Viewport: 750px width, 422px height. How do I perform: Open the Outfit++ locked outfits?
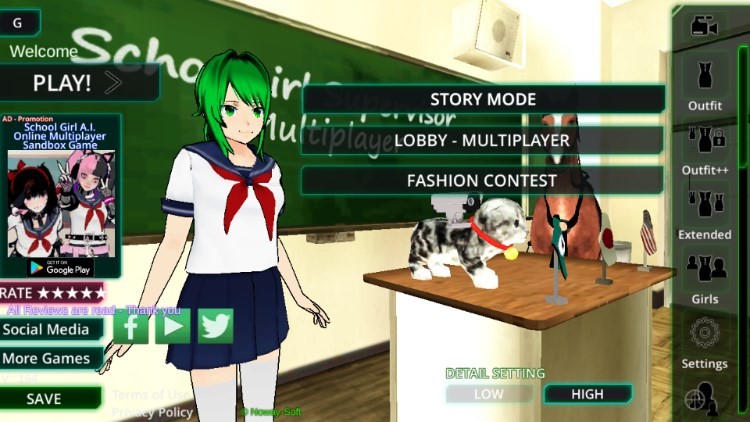tap(705, 145)
